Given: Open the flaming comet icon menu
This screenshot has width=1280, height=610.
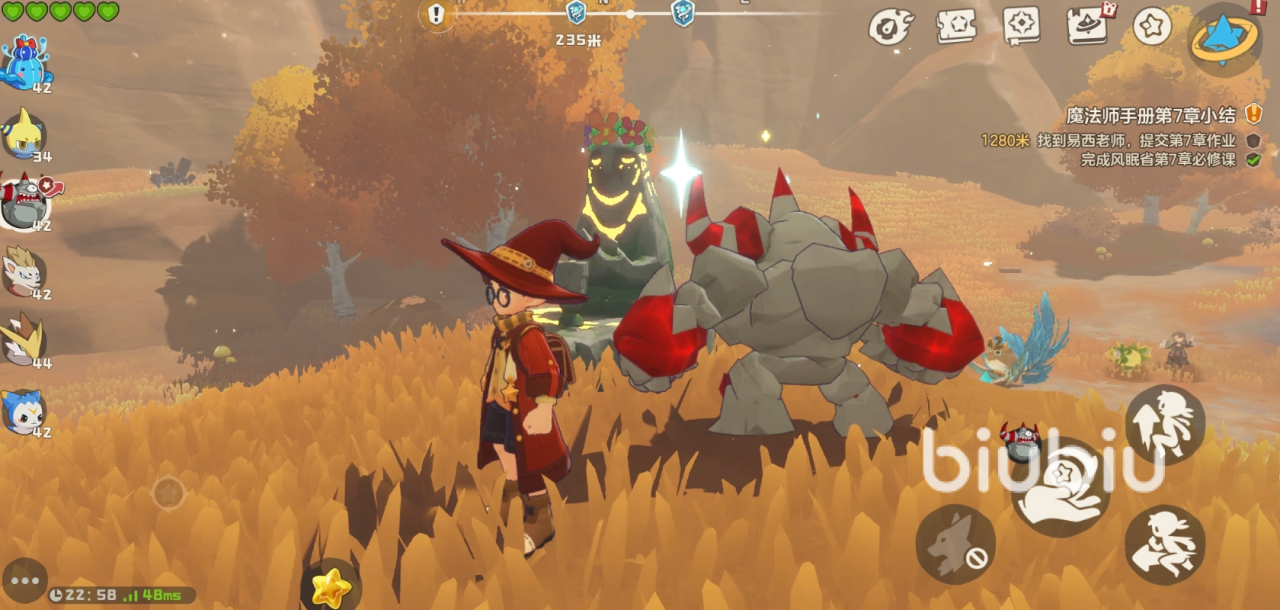Looking at the screenshot, I should click(x=890, y=27).
